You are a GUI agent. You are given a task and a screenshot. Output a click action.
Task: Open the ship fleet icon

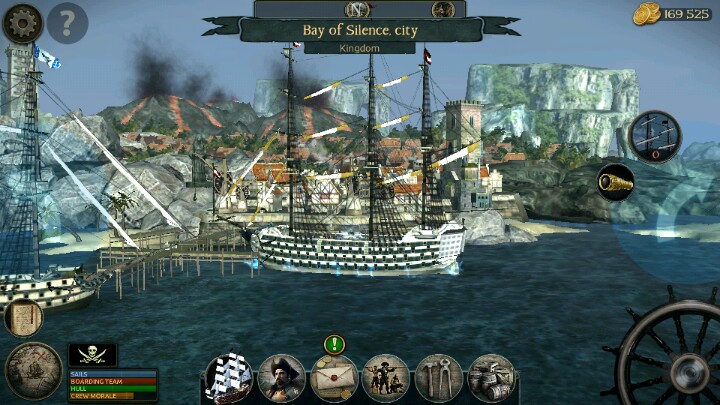[229, 378]
